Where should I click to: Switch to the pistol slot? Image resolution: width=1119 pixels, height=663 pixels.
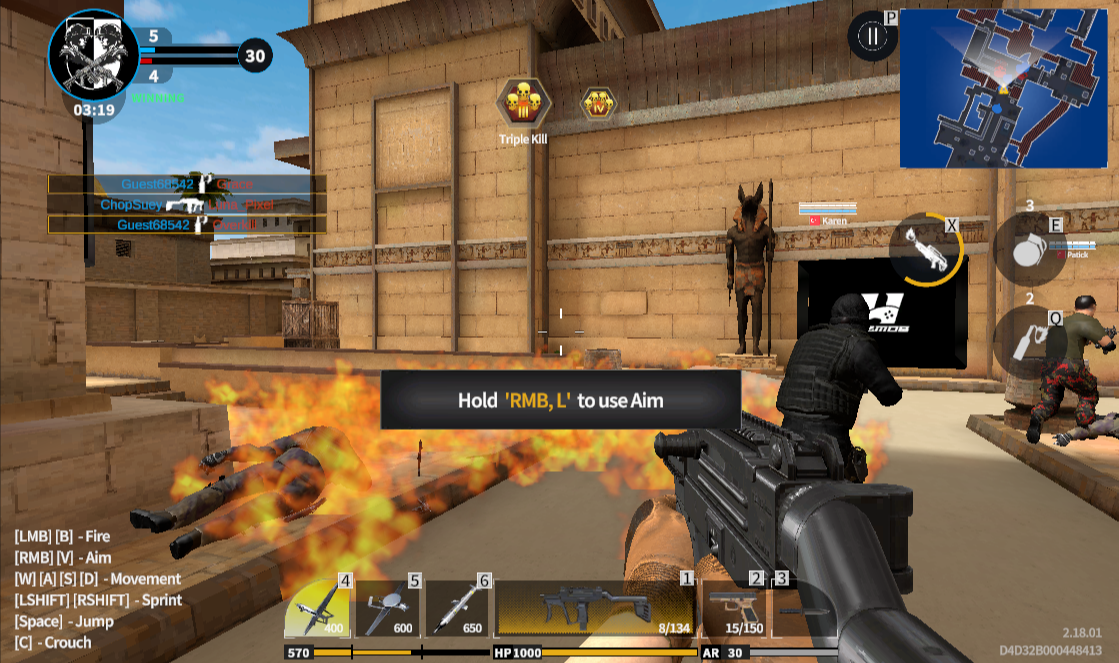coord(733,609)
